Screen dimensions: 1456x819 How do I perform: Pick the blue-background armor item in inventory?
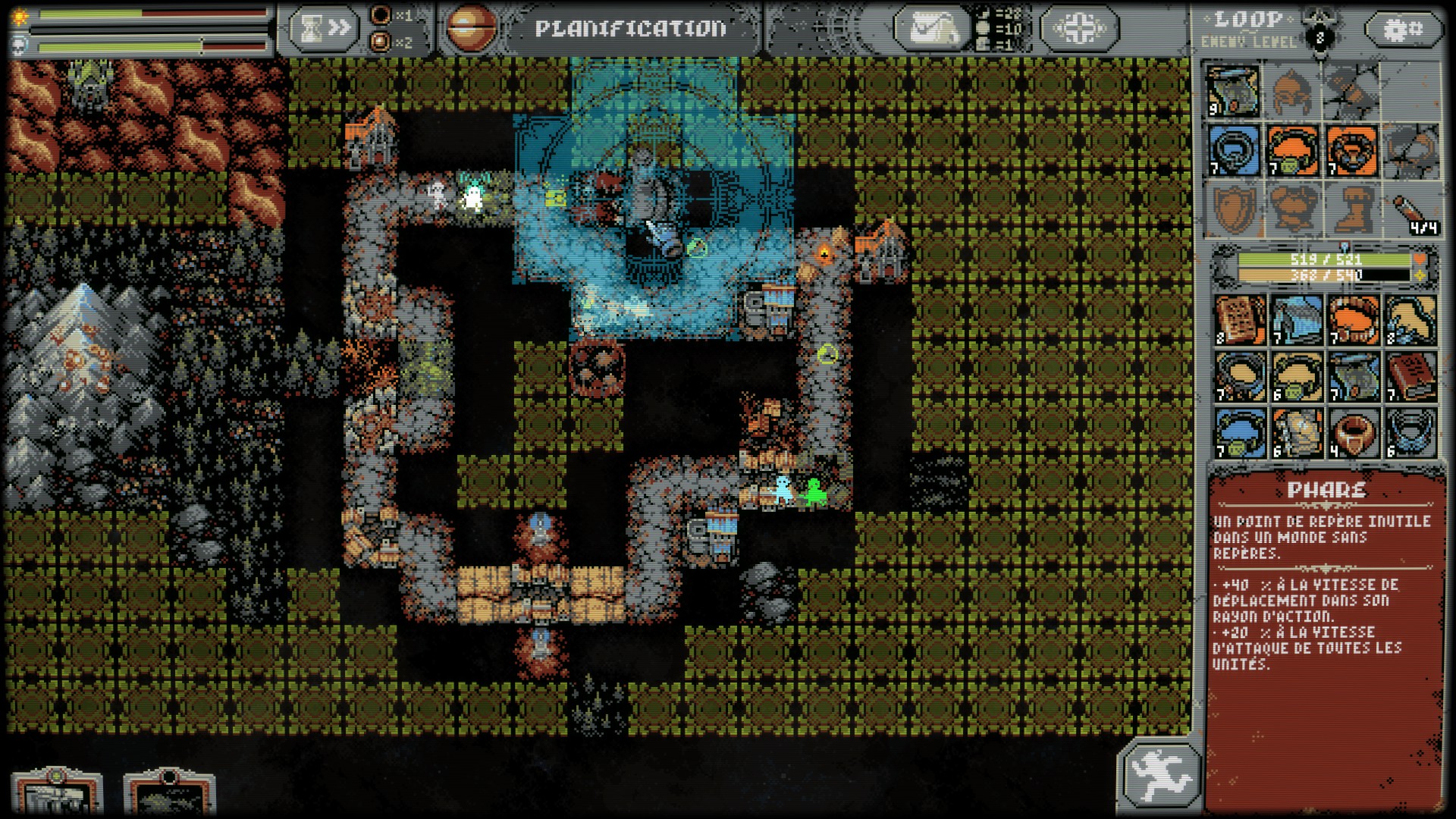[x=1298, y=320]
